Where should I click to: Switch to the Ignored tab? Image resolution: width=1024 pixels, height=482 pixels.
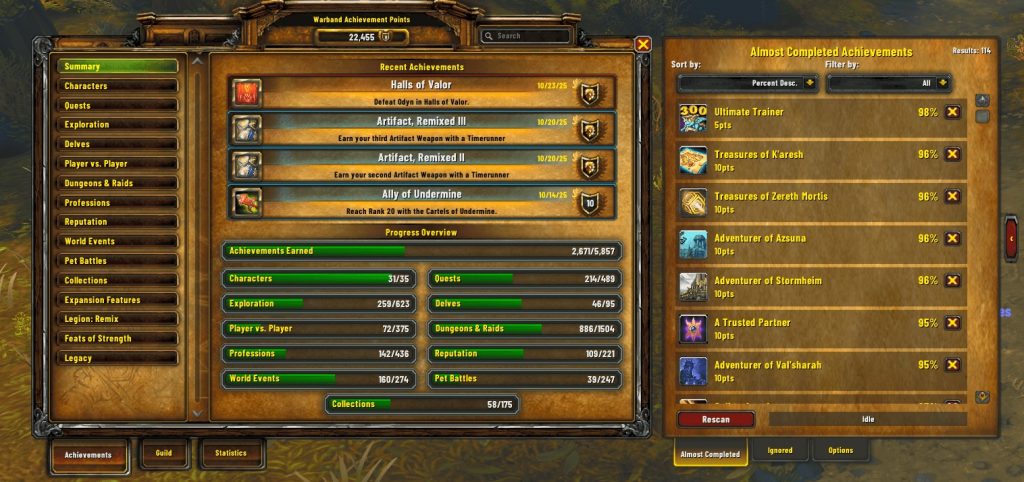coord(780,451)
